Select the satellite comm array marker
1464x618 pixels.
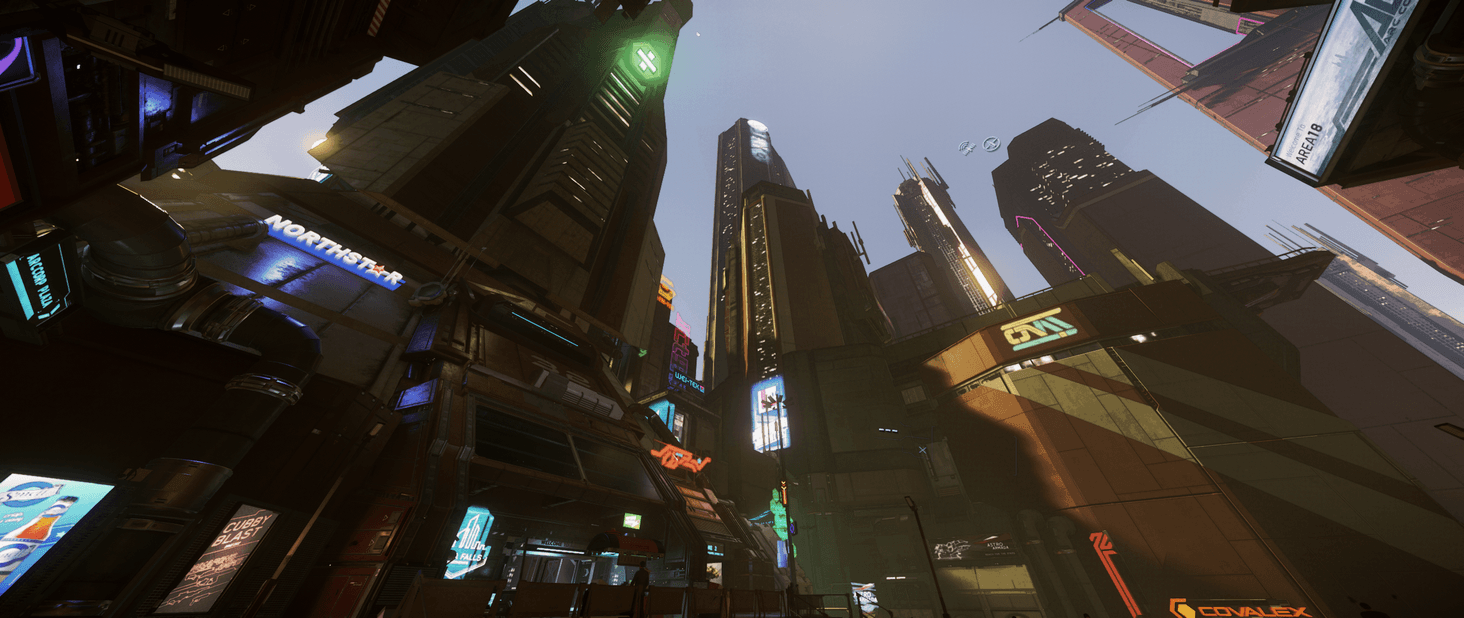967,148
